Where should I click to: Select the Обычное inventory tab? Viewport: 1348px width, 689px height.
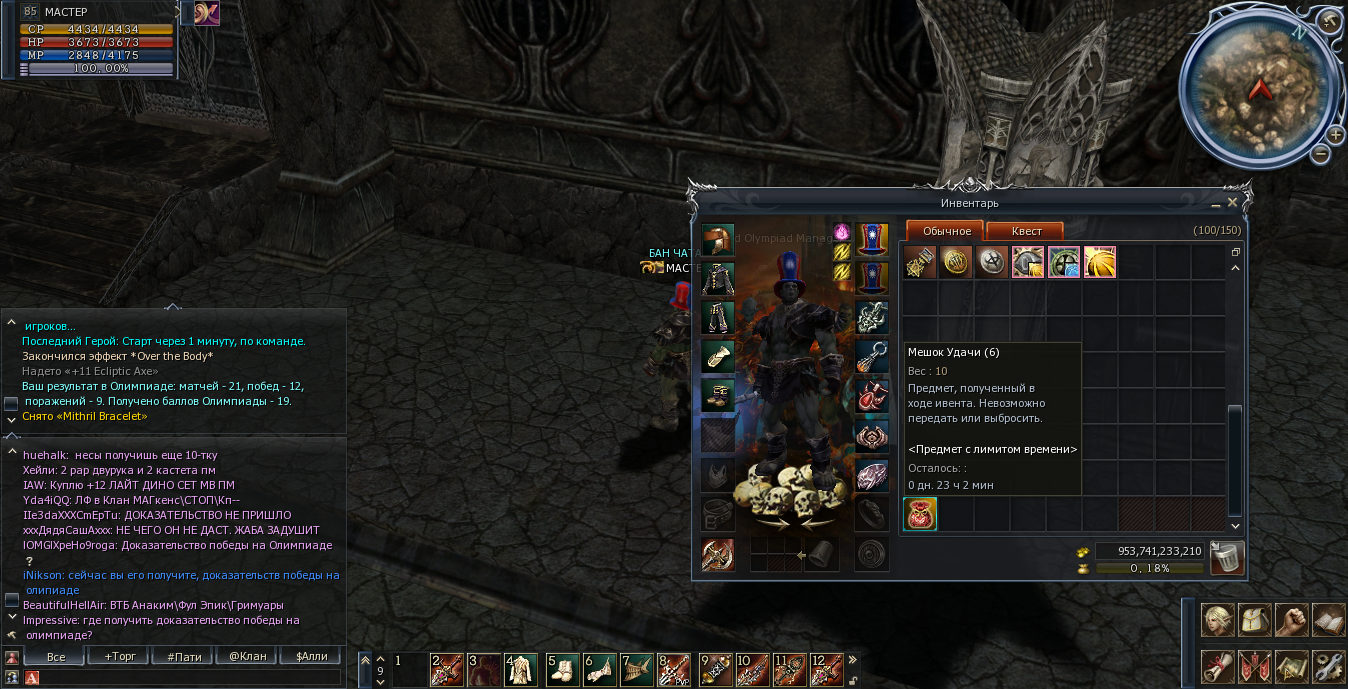945,231
